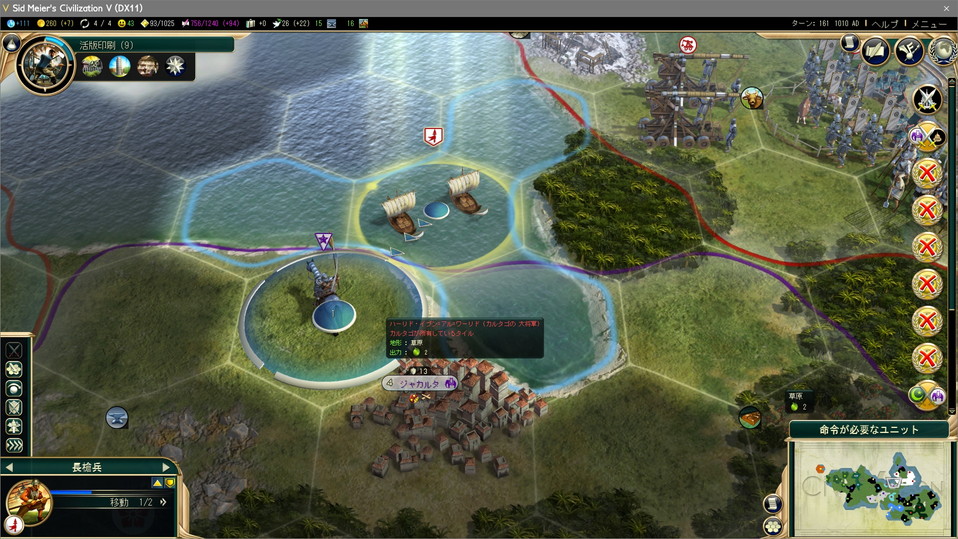The height and width of the screenshot is (539, 958).
Task: Open the 活版印刷 research portrait
Action: (x=45, y=65)
